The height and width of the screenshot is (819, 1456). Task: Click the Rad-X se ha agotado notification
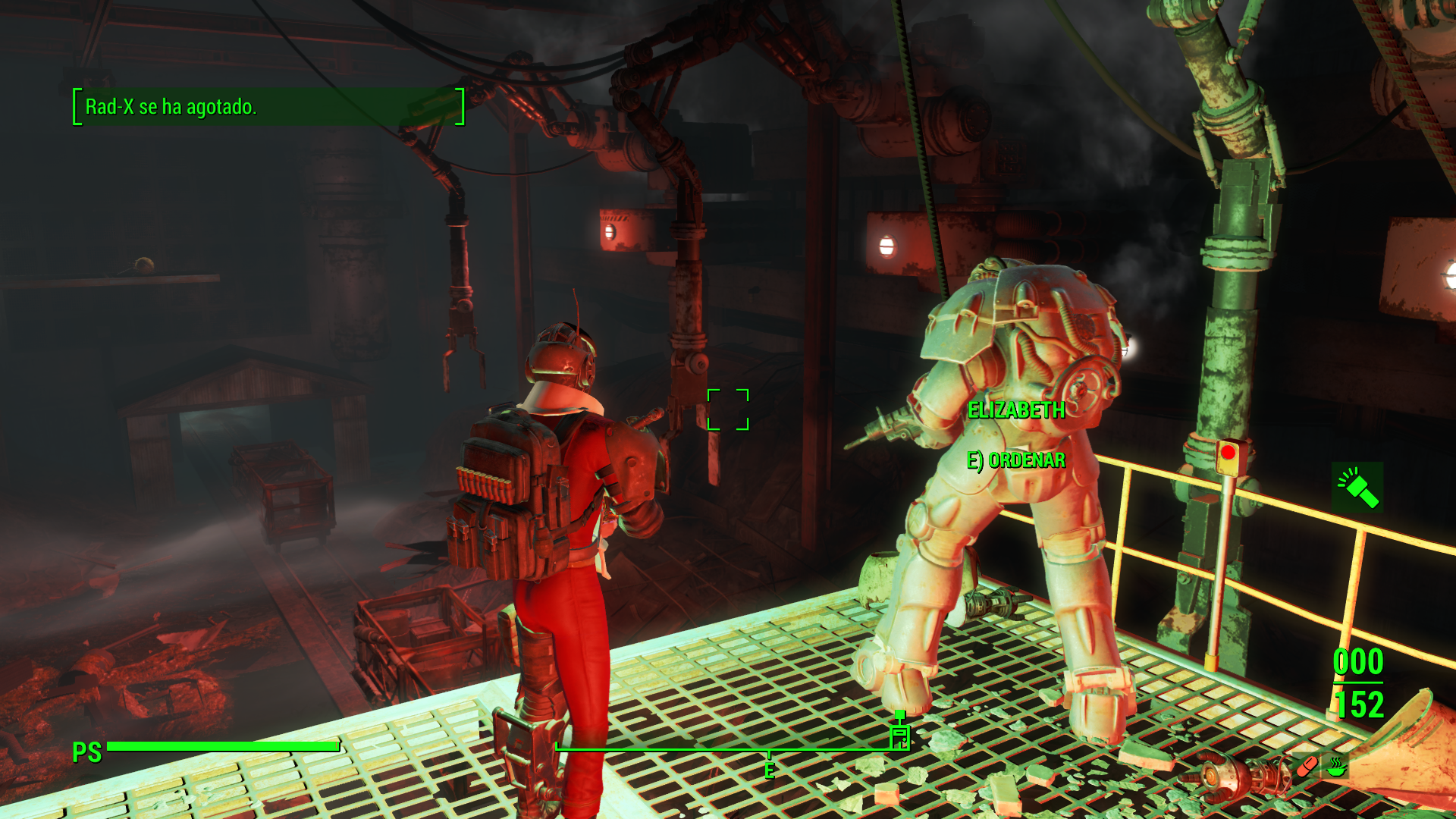click(268, 107)
